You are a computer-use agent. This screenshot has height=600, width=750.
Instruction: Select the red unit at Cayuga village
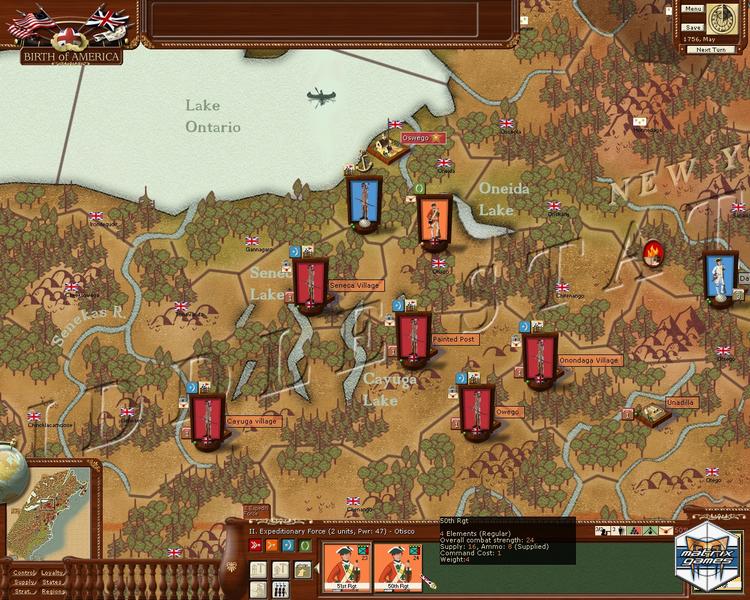[x=208, y=420]
